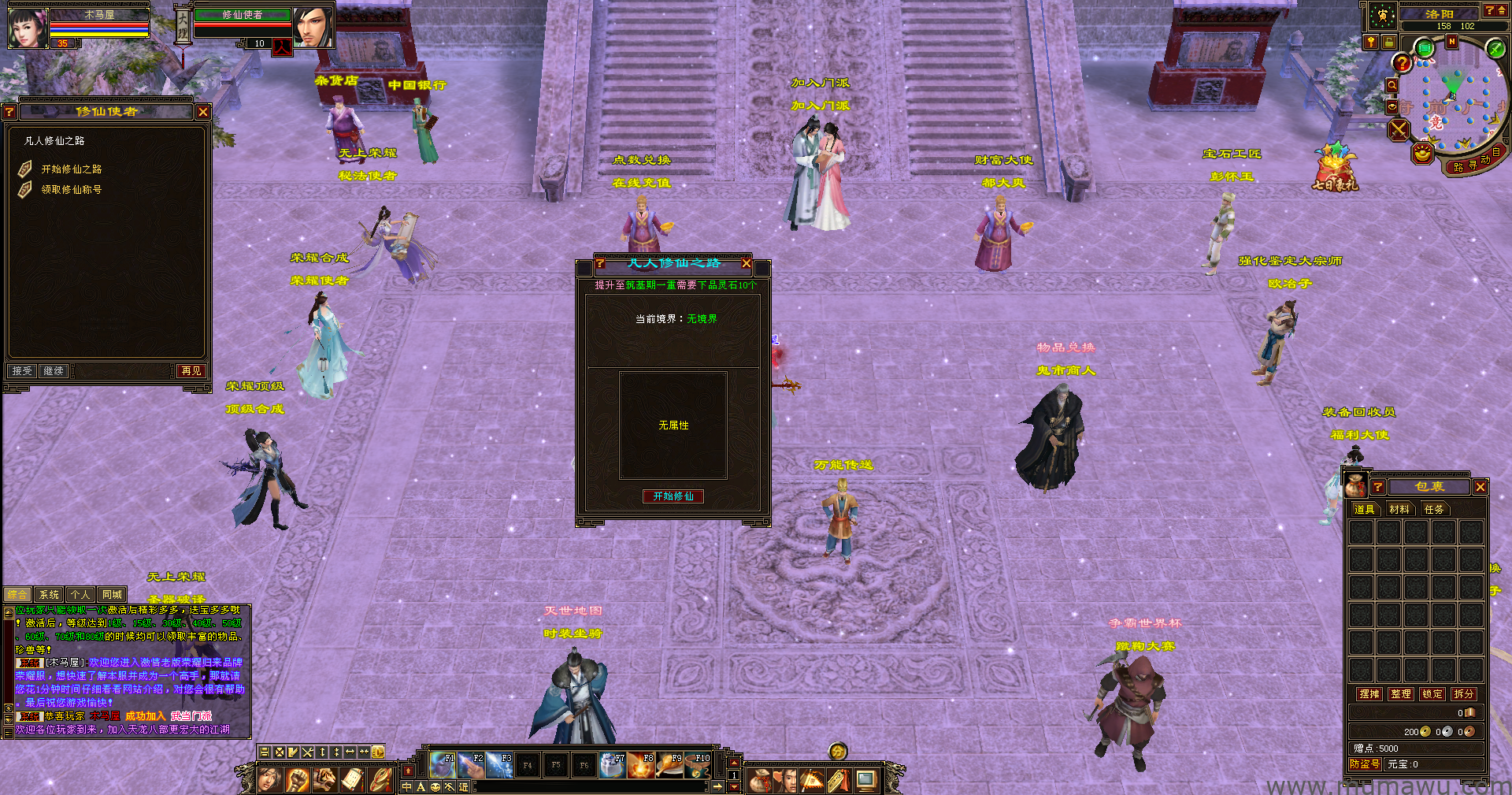Close the 凡人修仙之路 window
The image size is (1512, 795).
(746, 263)
